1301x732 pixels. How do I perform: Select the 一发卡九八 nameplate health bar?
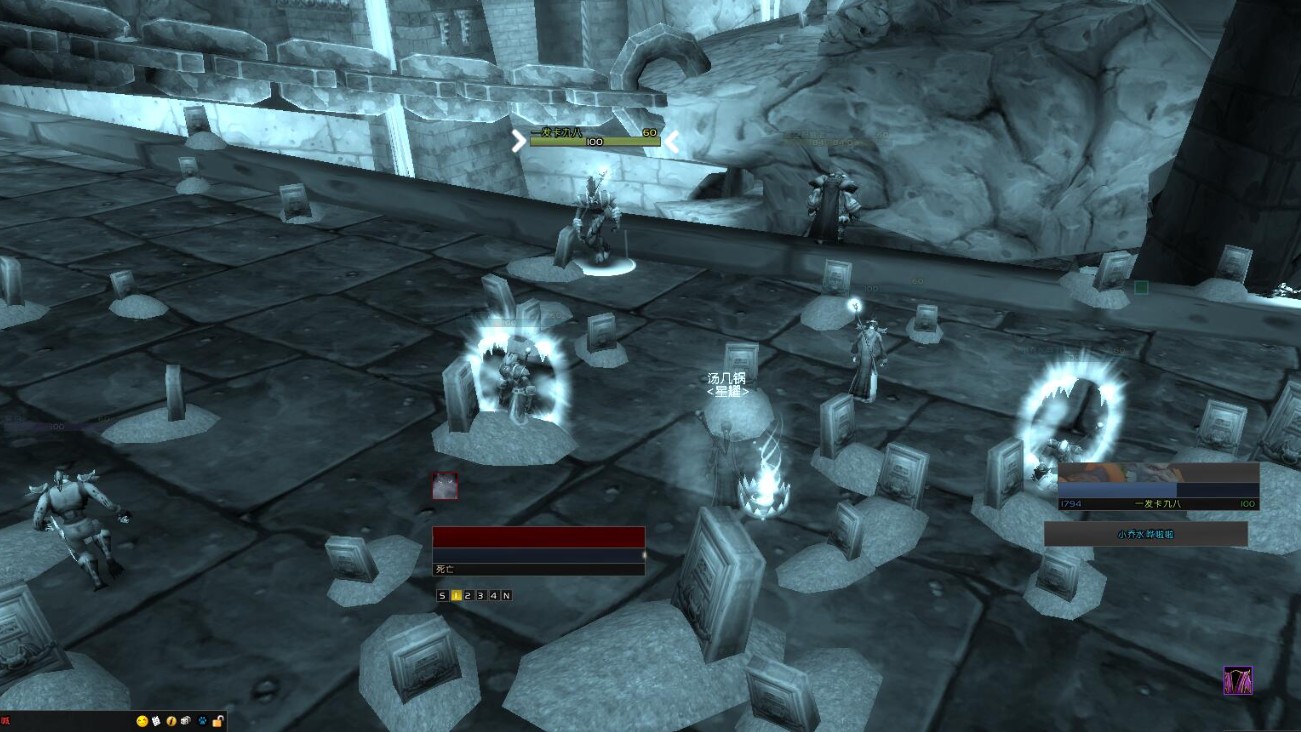(595, 142)
